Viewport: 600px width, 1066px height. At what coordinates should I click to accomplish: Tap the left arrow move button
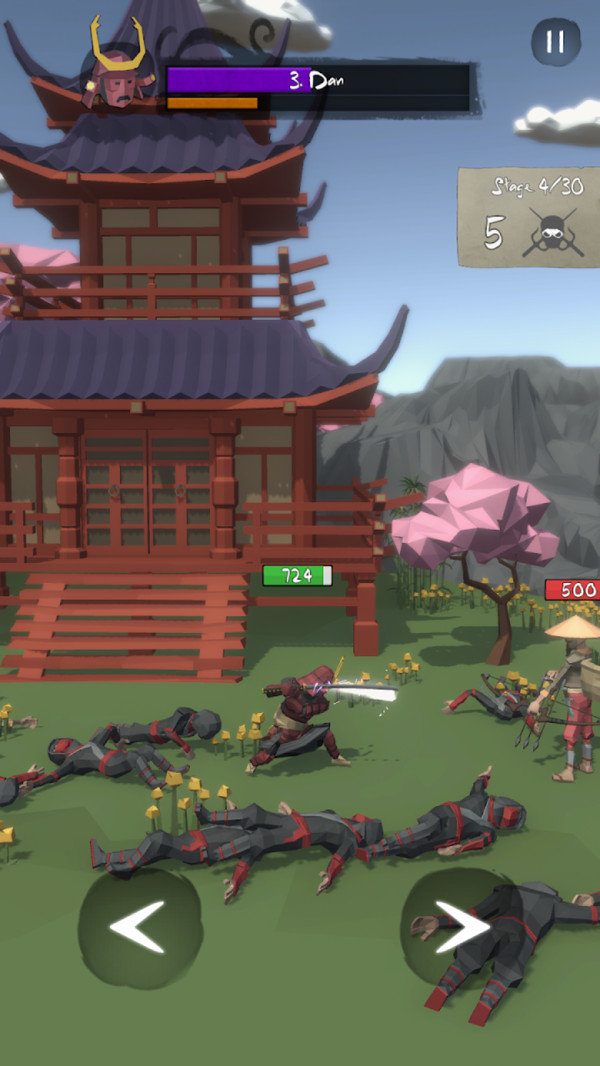click(139, 927)
